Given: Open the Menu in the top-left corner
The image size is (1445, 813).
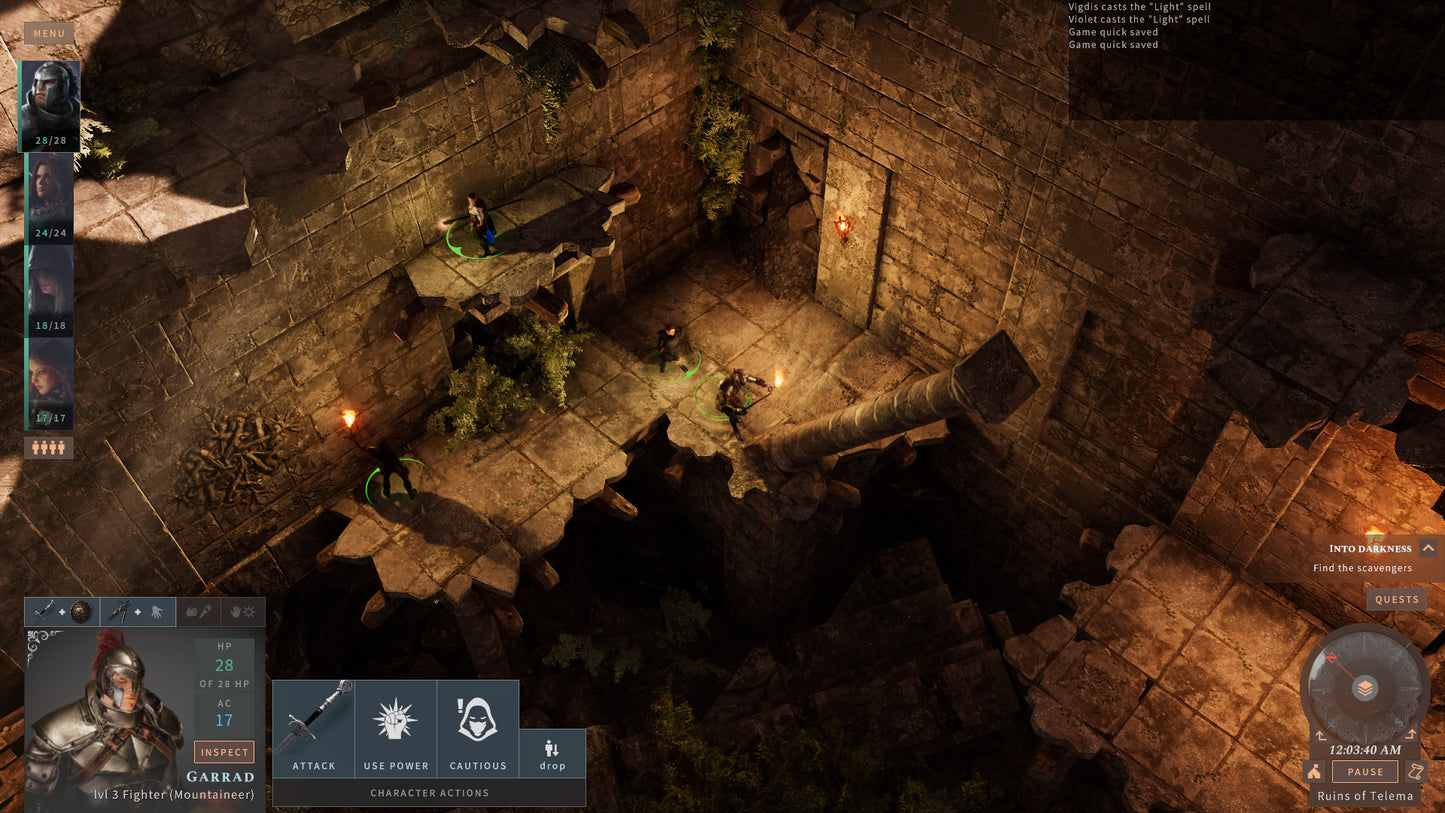Looking at the screenshot, I should [x=49, y=33].
